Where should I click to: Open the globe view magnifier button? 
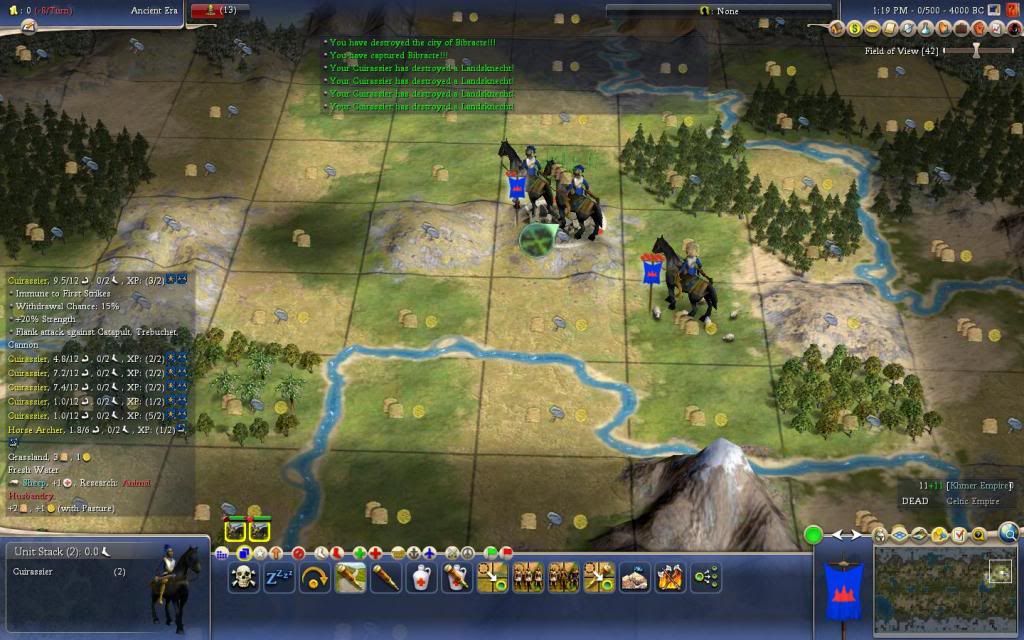pyautogui.click(x=1008, y=533)
